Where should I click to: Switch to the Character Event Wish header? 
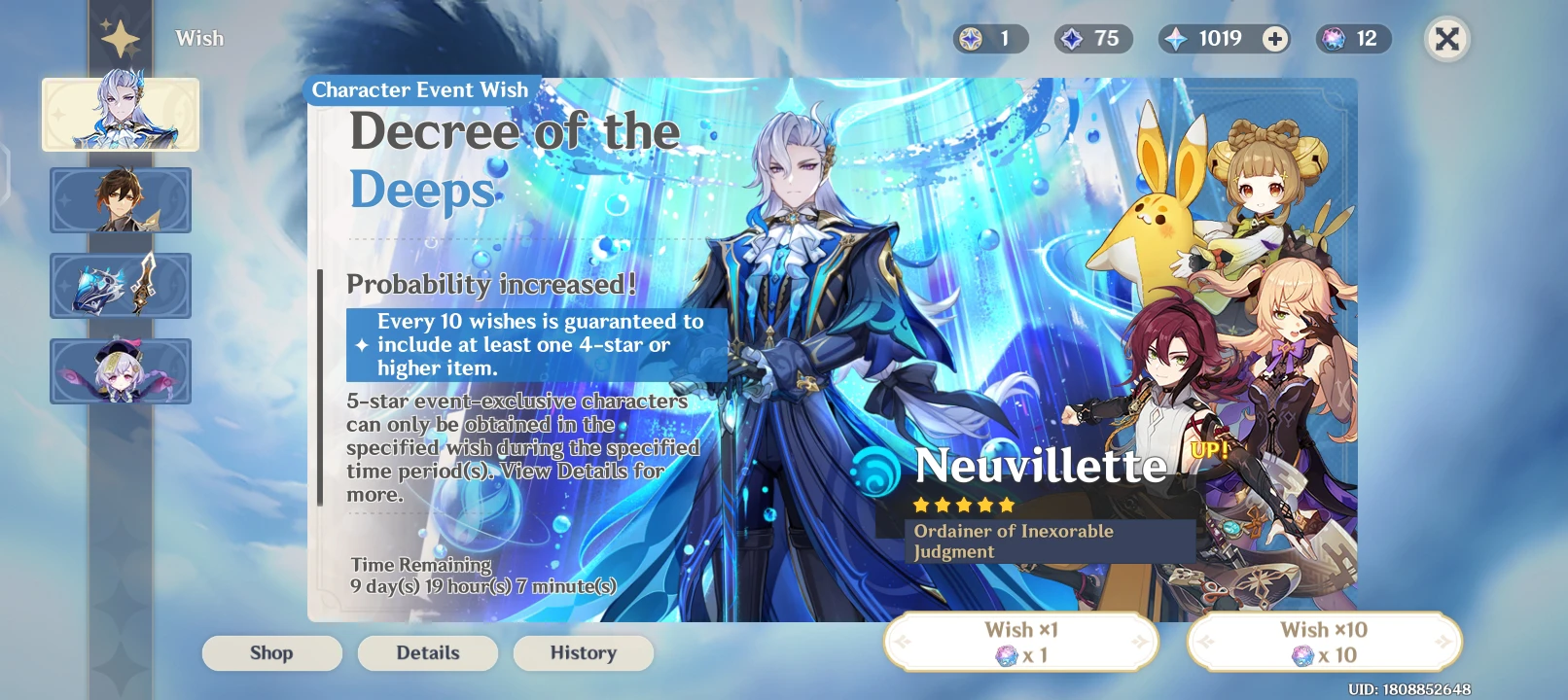tap(418, 89)
